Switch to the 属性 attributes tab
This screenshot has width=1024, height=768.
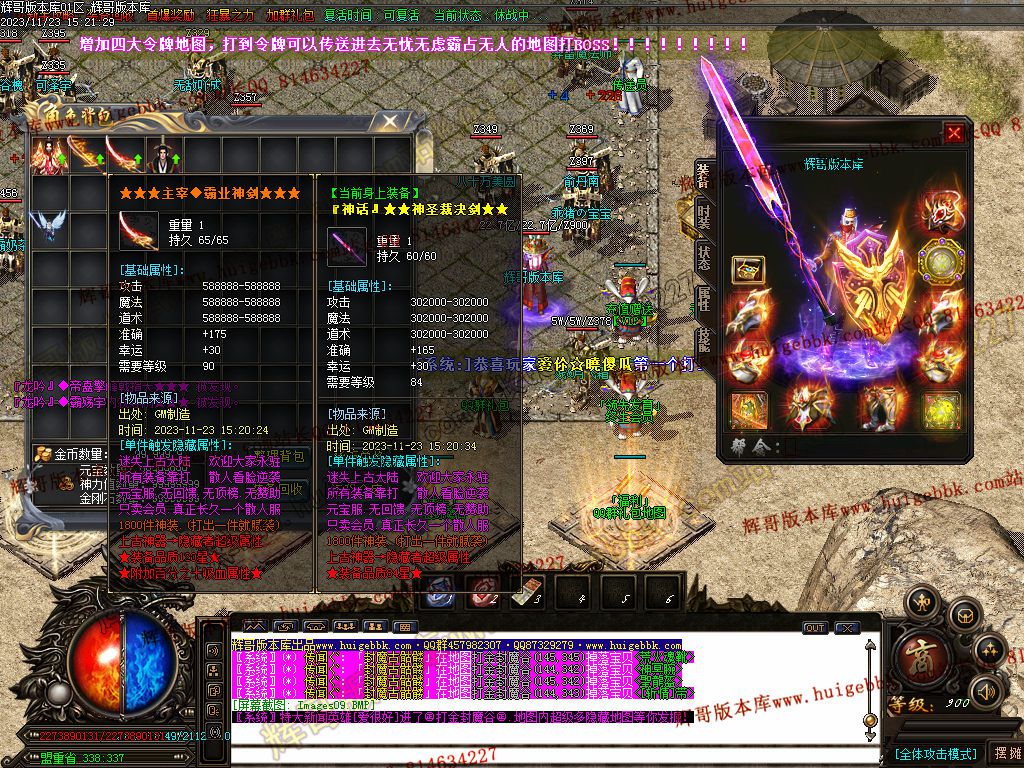pos(703,298)
